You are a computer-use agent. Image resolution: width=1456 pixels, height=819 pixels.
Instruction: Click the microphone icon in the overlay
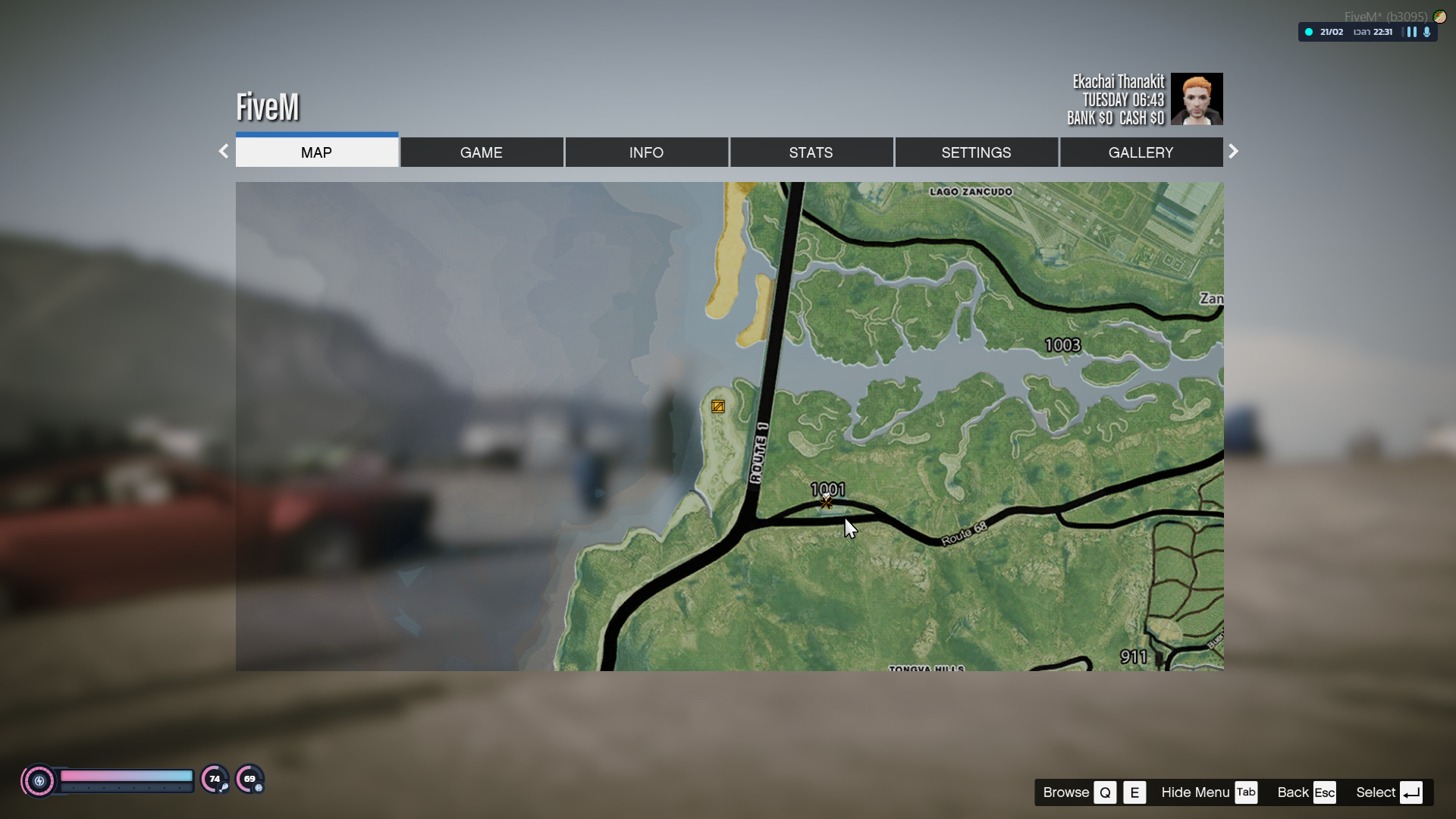1427,33
